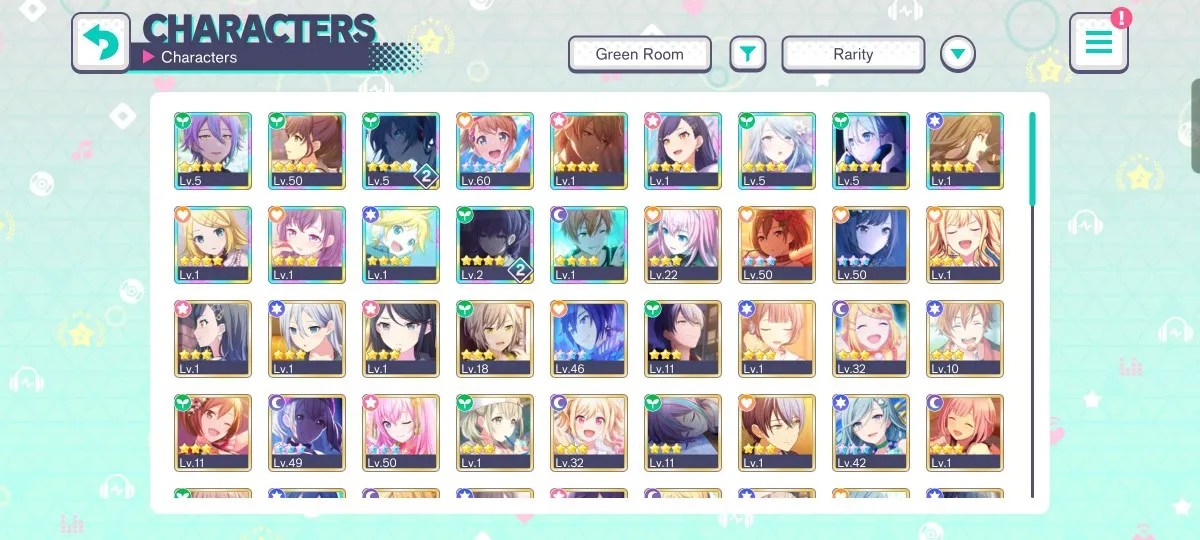The width and height of the screenshot is (1200, 540).
Task: Click the character list scrollbar
Action: 1033,160
